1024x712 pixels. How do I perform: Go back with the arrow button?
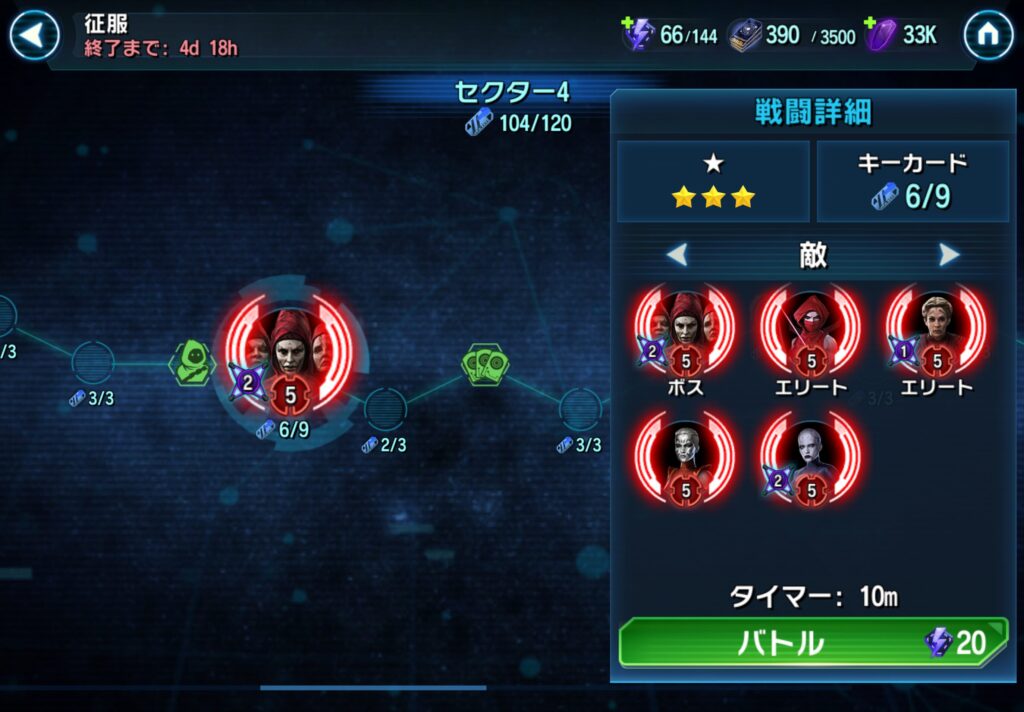click(x=35, y=36)
